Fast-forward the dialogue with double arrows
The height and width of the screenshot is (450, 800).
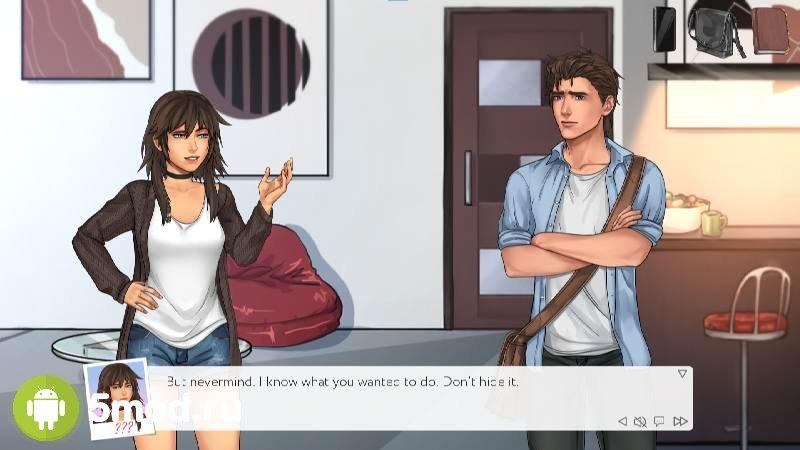point(680,421)
